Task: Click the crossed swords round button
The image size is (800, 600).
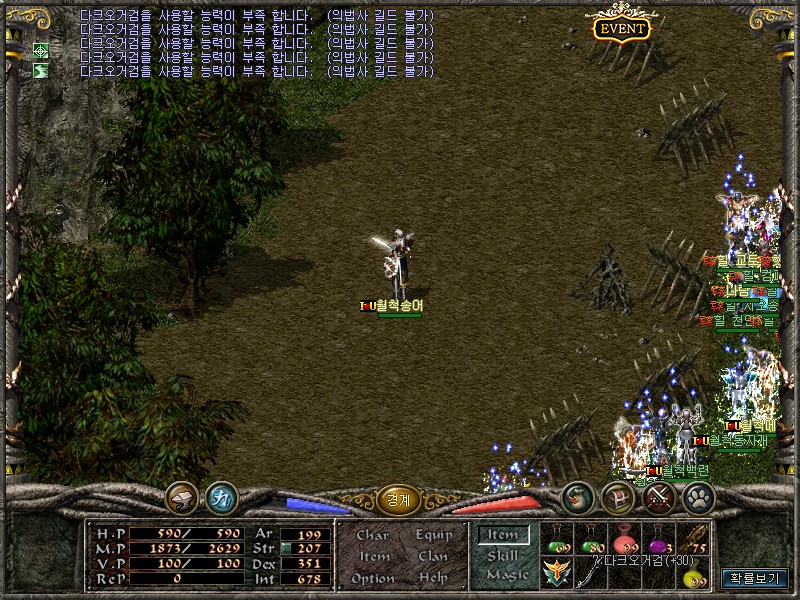Action: [657, 497]
